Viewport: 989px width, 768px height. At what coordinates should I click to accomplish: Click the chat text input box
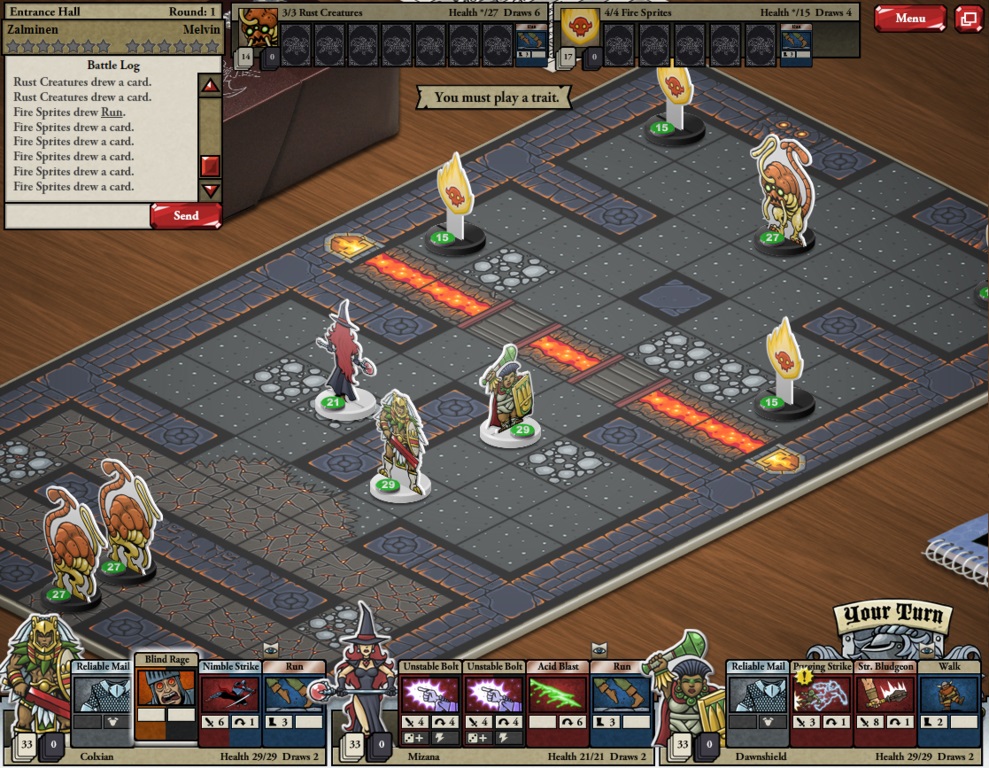coord(77,215)
